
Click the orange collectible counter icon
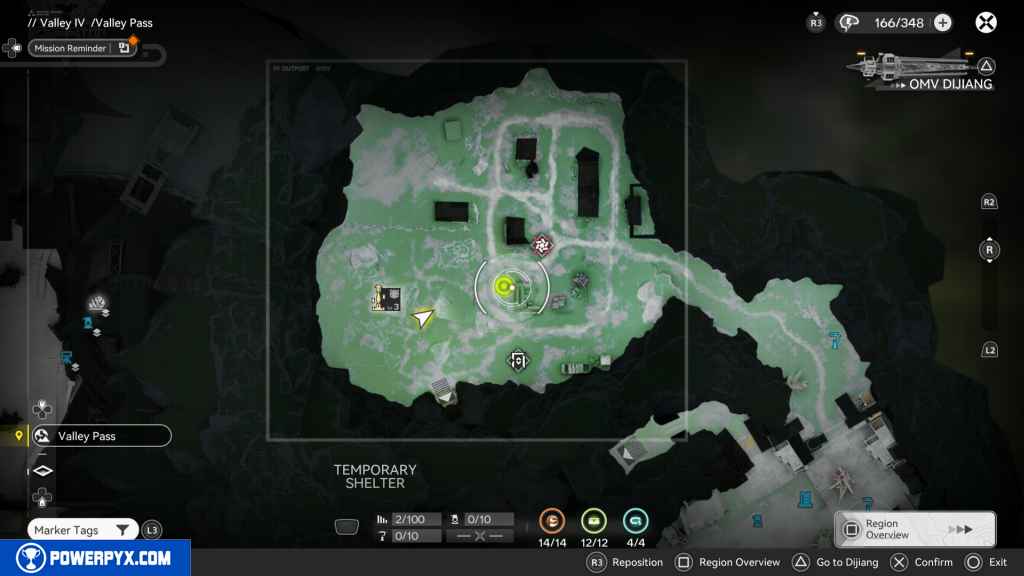552,520
